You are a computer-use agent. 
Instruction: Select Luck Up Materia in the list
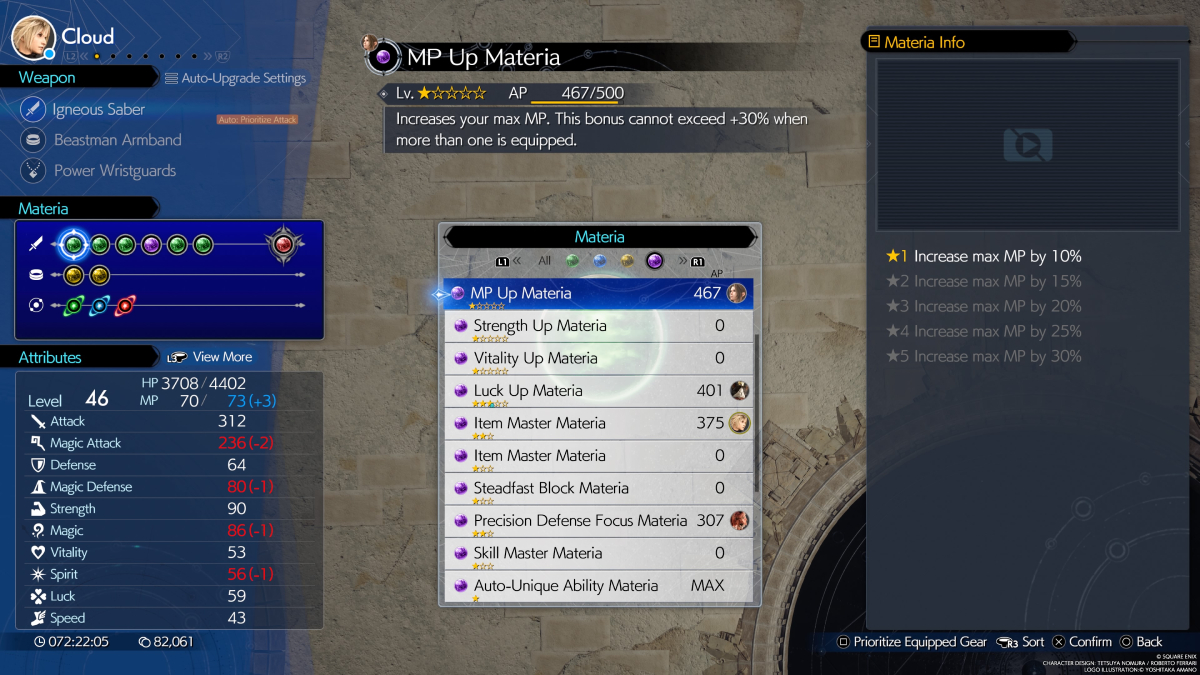pos(597,391)
